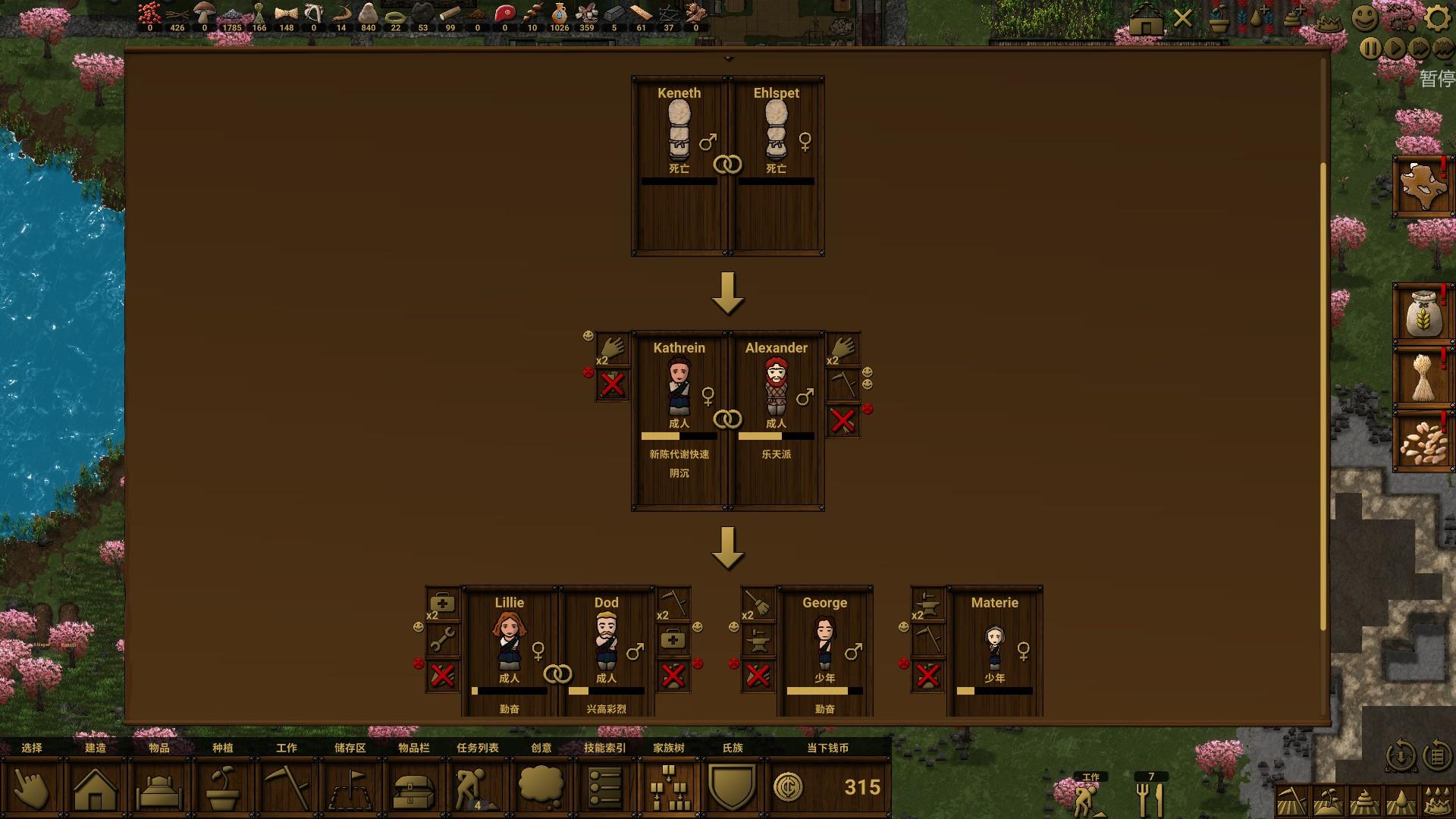
Task: Open the gear settings menu
Action: coord(1436,18)
